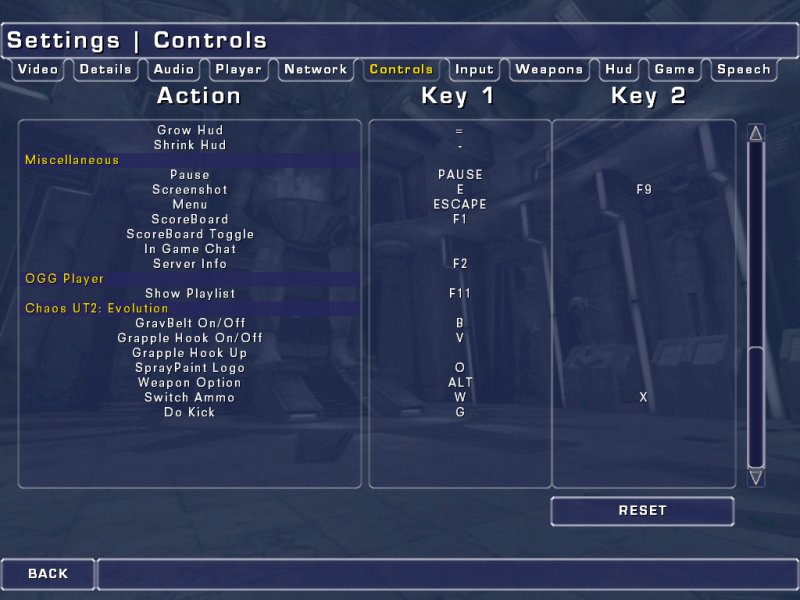Open the Network tab

pos(315,70)
